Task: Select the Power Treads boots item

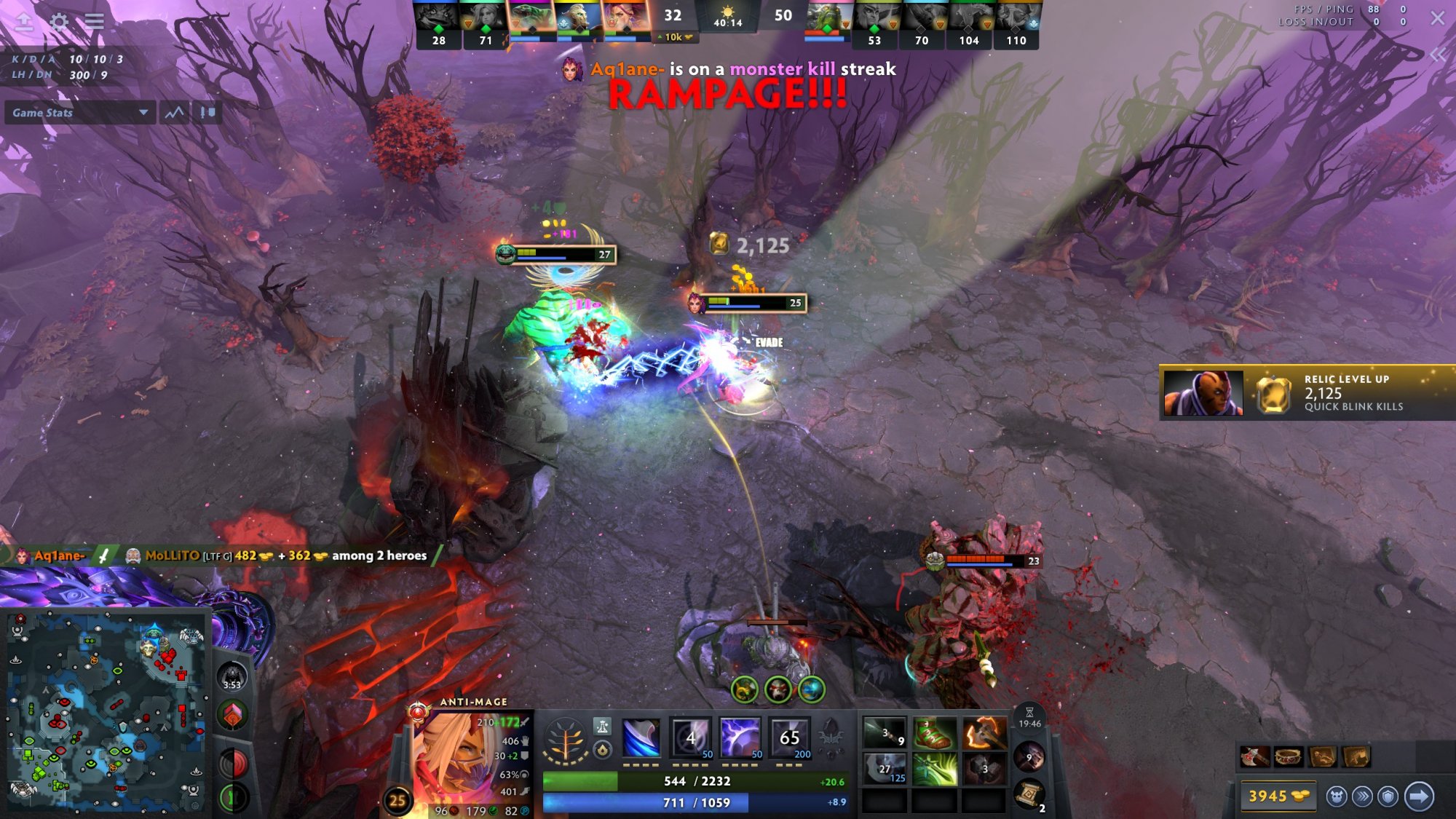Action: (935, 733)
